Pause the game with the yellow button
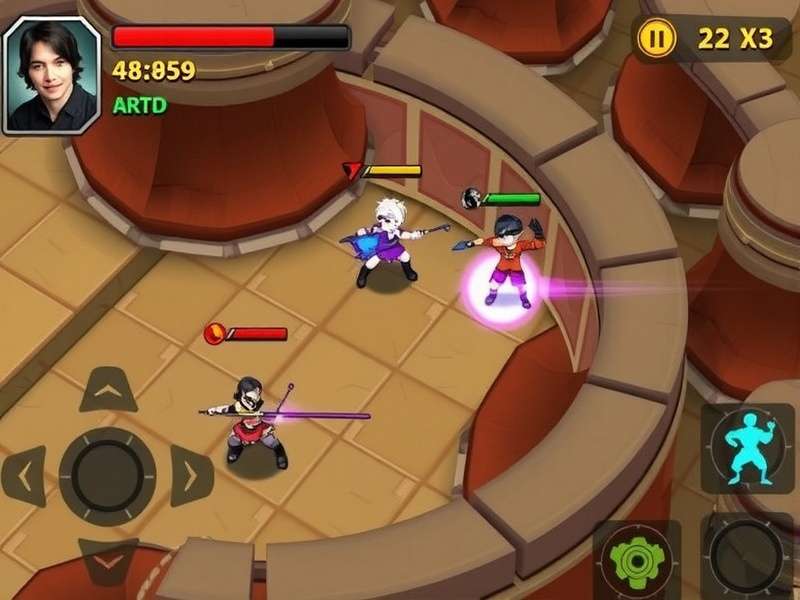Screen dimensions: 800x600 tap(656, 39)
